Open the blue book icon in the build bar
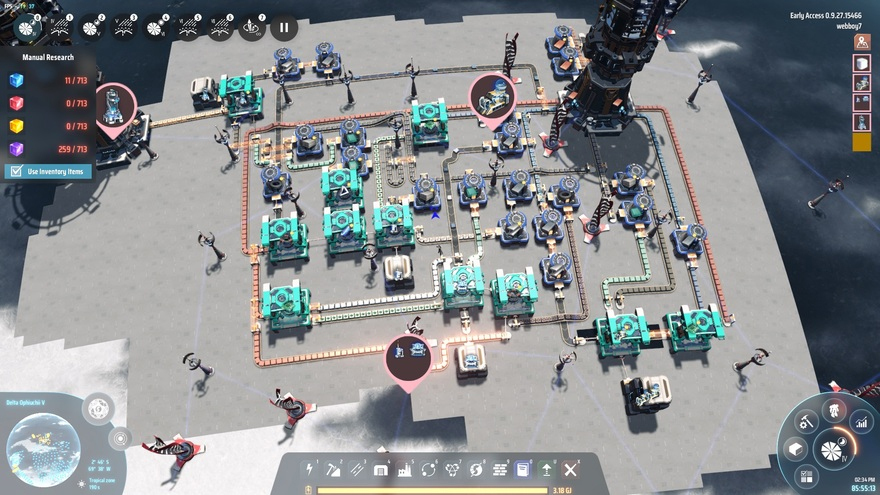Image resolution: width=880 pixels, height=495 pixels. (523, 469)
